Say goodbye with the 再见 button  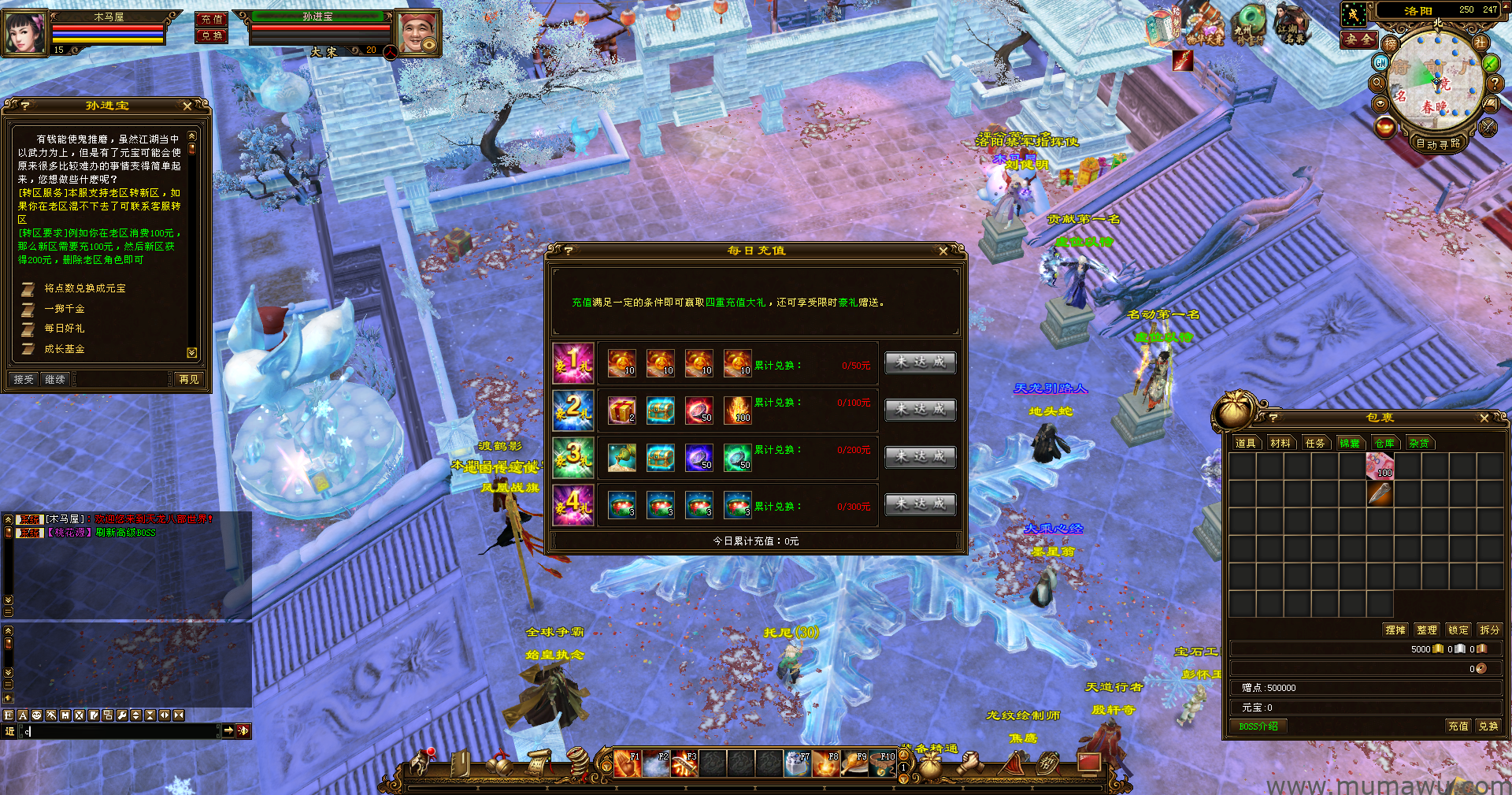pyautogui.click(x=189, y=380)
